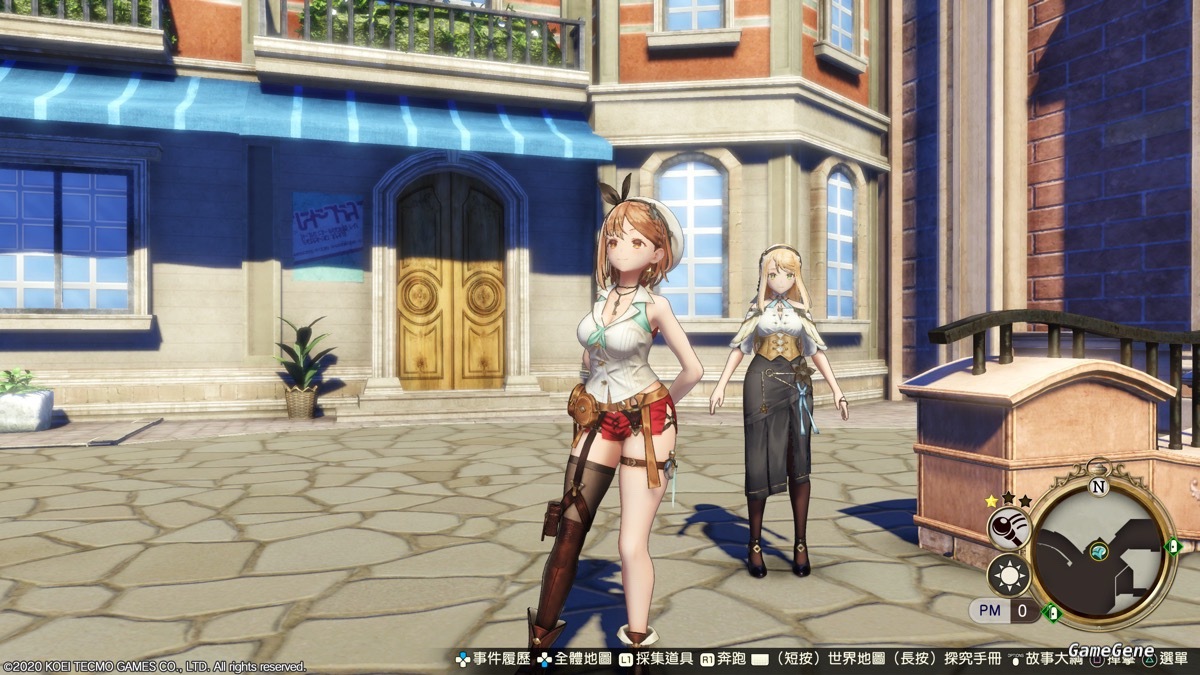Click the player marker on the minimap
Viewport: 1200px width, 675px height.
[1099, 551]
